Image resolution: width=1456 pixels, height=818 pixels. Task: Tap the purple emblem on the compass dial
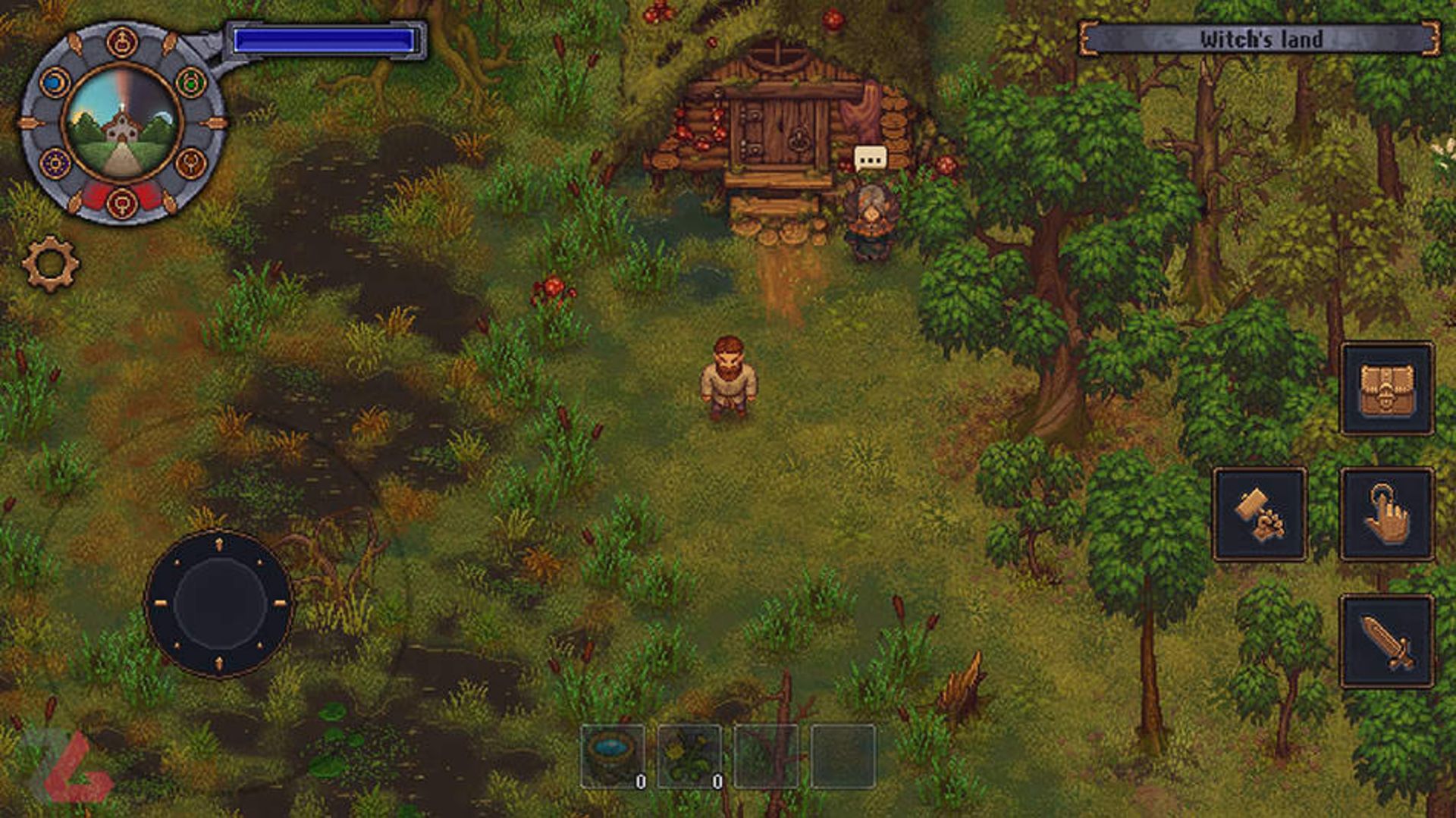coord(55,162)
